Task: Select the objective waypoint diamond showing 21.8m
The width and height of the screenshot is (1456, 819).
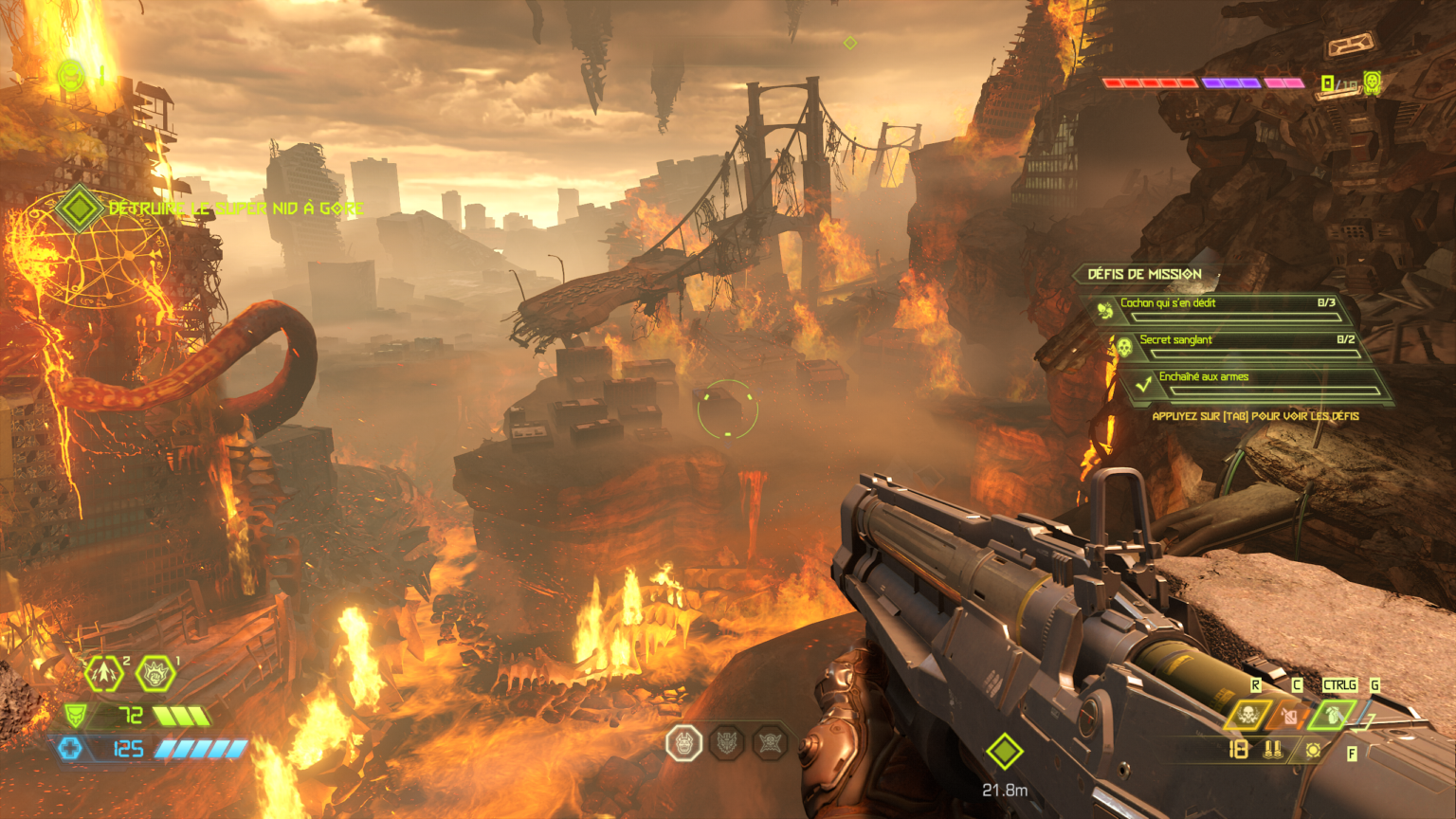Action: pos(1005,752)
